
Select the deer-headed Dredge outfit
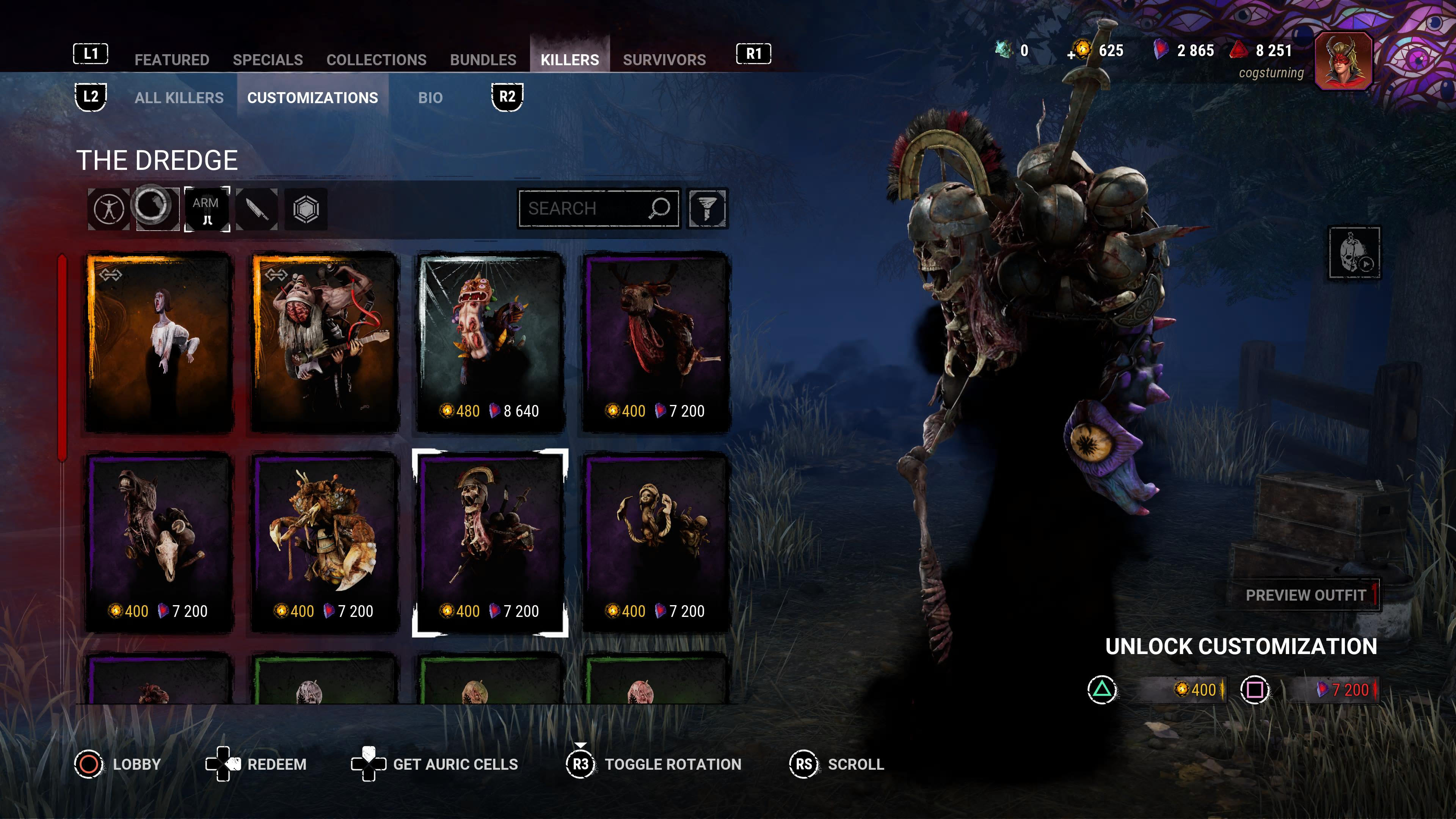[x=656, y=342]
